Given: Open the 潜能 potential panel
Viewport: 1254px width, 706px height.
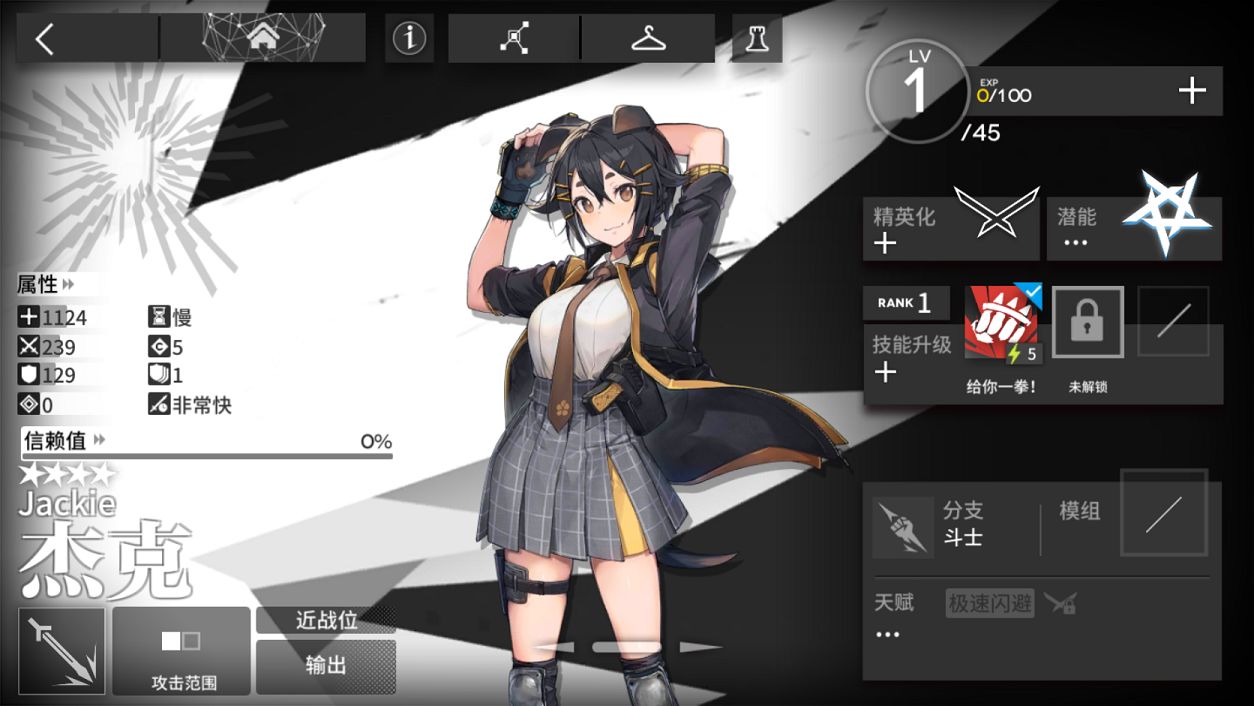Looking at the screenshot, I should pos(1134,228).
